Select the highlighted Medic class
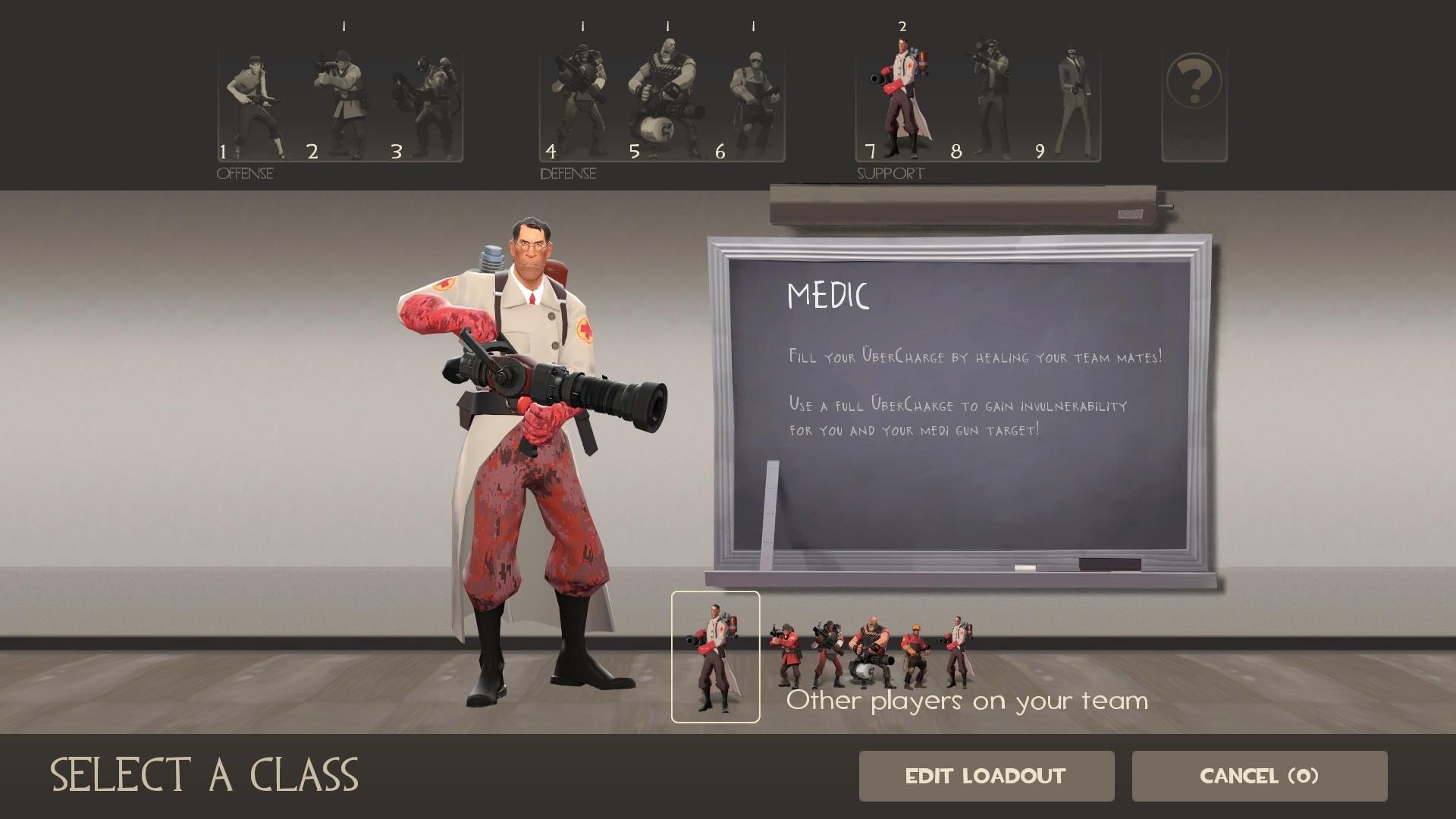 tap(900, 102)
